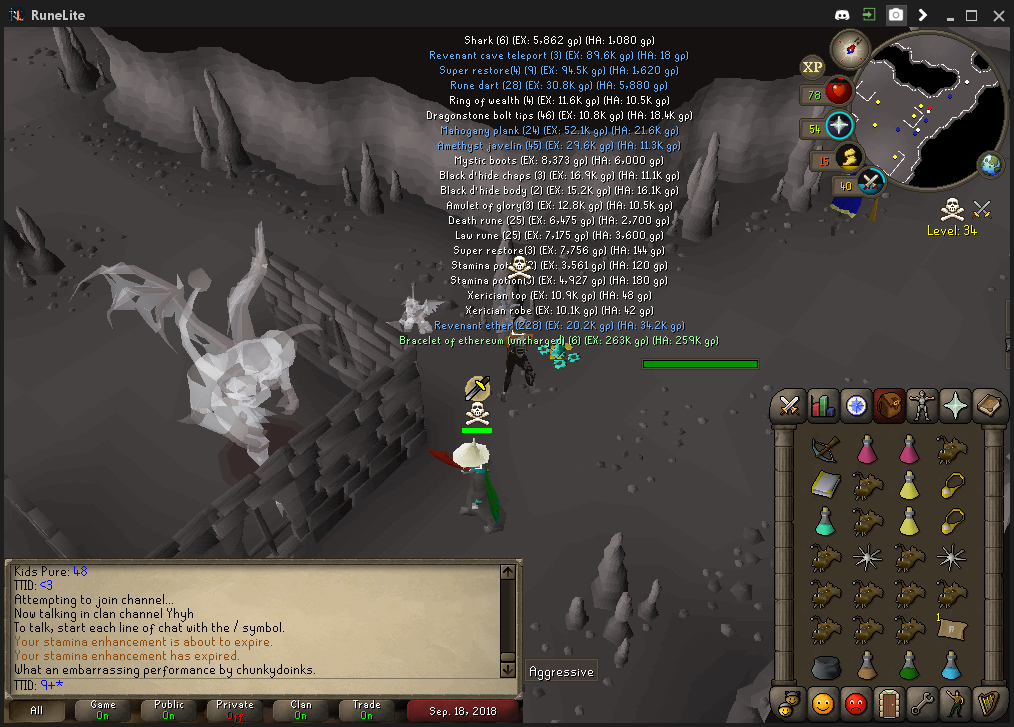Image resolution: width=1014 pixels, height=727 pixels.
Task: Select the teal potion in the inventory
Action: tap(825, 521)
